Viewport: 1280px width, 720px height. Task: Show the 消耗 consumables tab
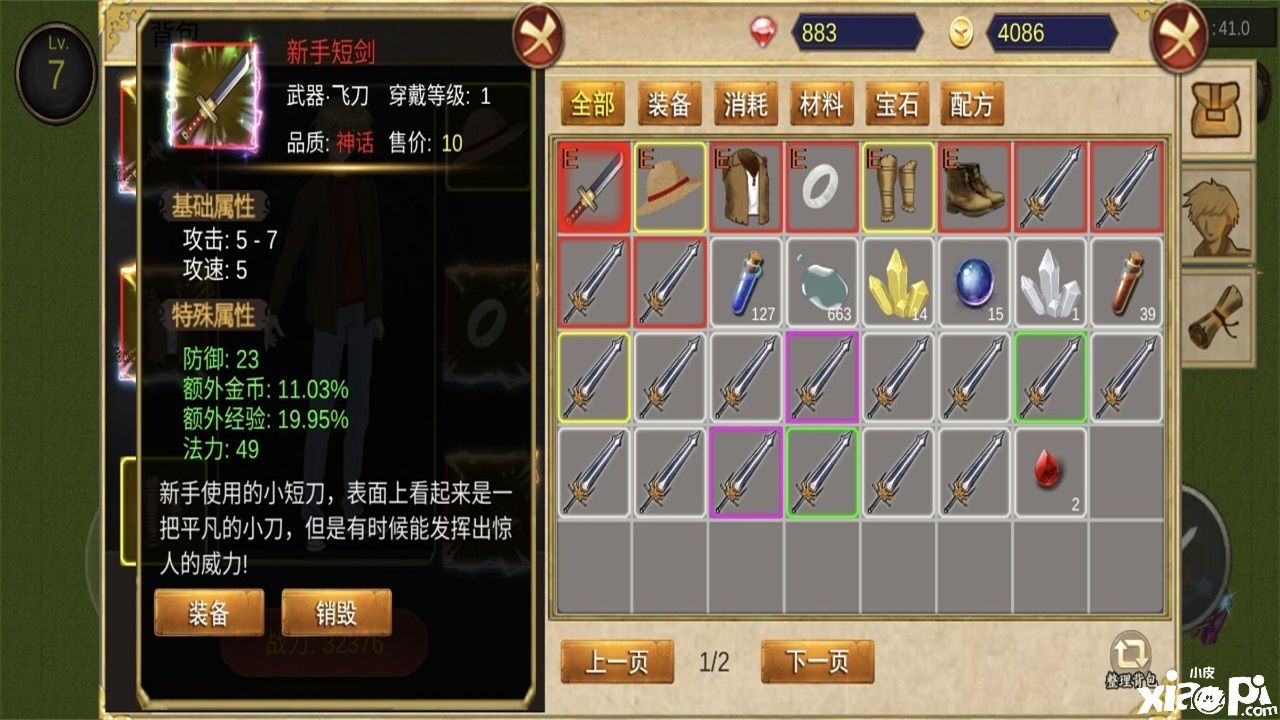pos(745,104)
